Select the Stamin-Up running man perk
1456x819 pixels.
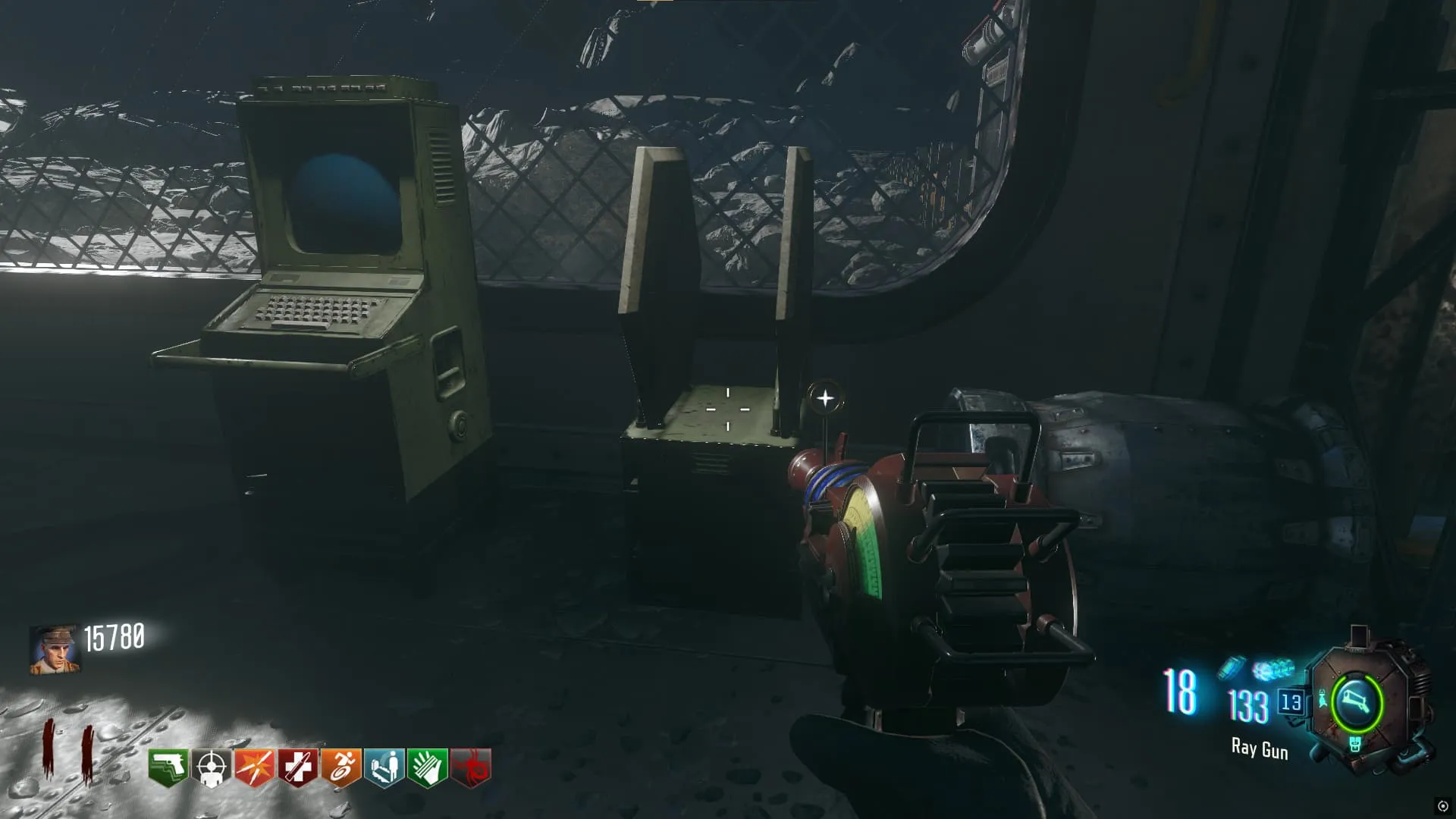click(340, 768)
